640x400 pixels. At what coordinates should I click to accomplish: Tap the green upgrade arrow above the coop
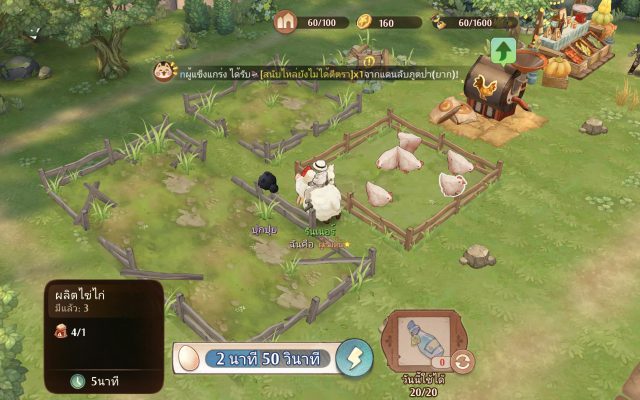503,50
